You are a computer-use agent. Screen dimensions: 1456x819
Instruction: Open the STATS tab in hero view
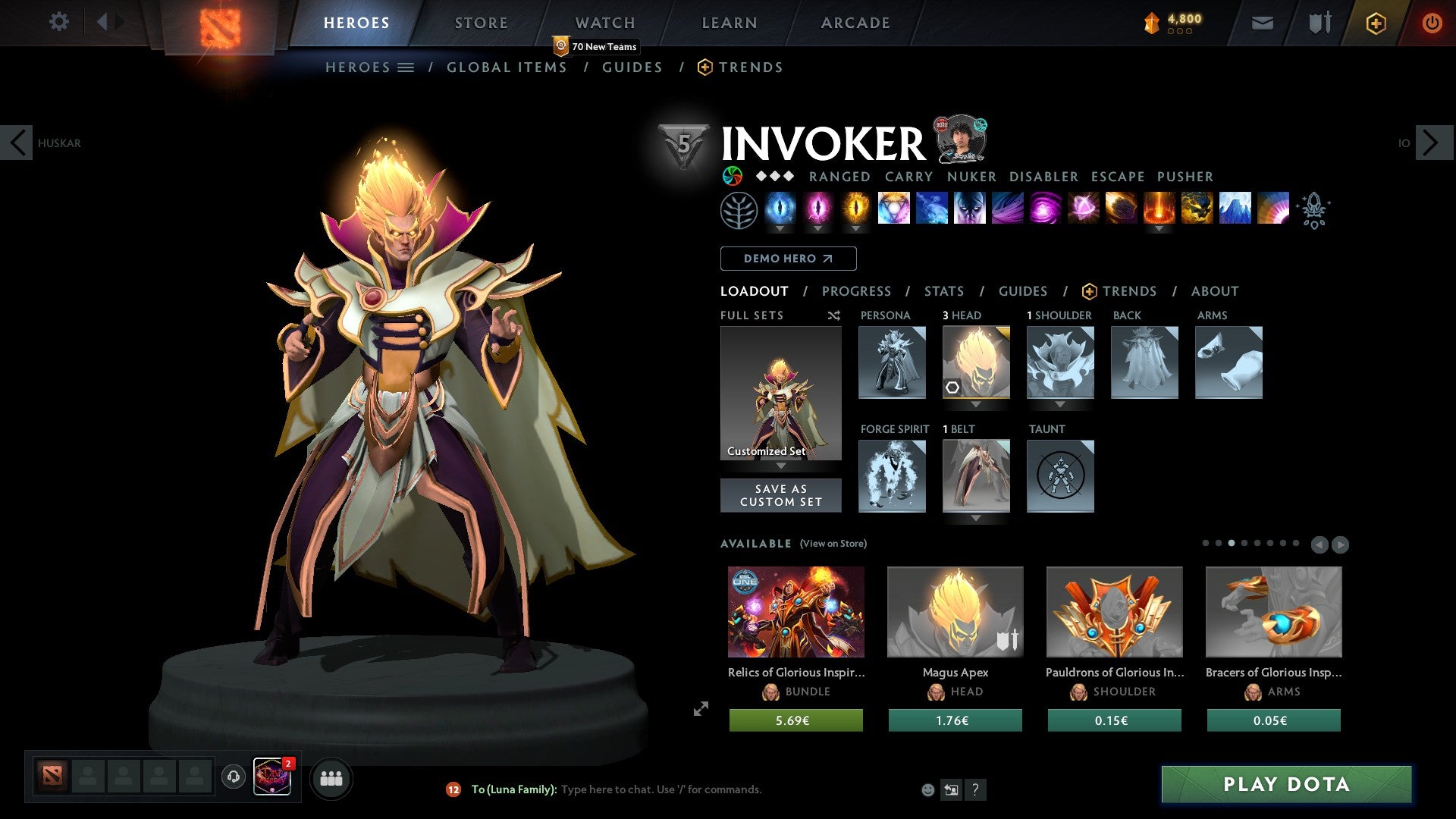pyautogui.click(x=943, y=290)
